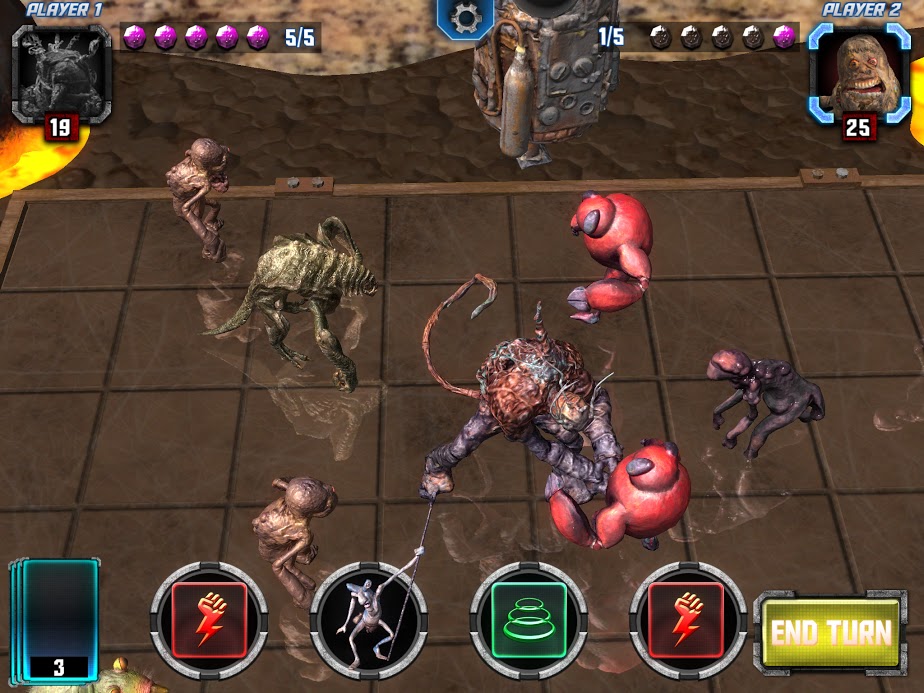Choose the green spiral ability card
This screenshot has height=693, width=924.
(x=528, y=620)
